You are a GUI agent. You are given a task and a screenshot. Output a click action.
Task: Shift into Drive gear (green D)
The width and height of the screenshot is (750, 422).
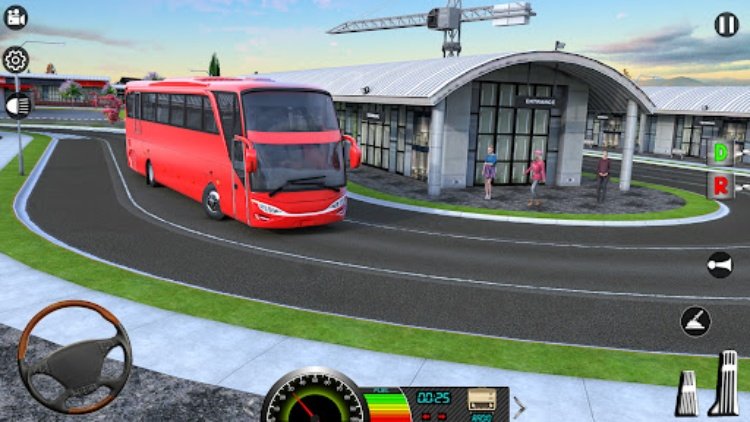click(720, 153)
